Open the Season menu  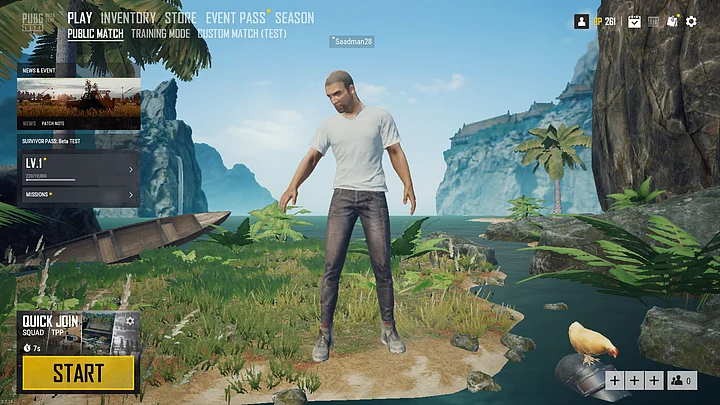tap(294, 18)
